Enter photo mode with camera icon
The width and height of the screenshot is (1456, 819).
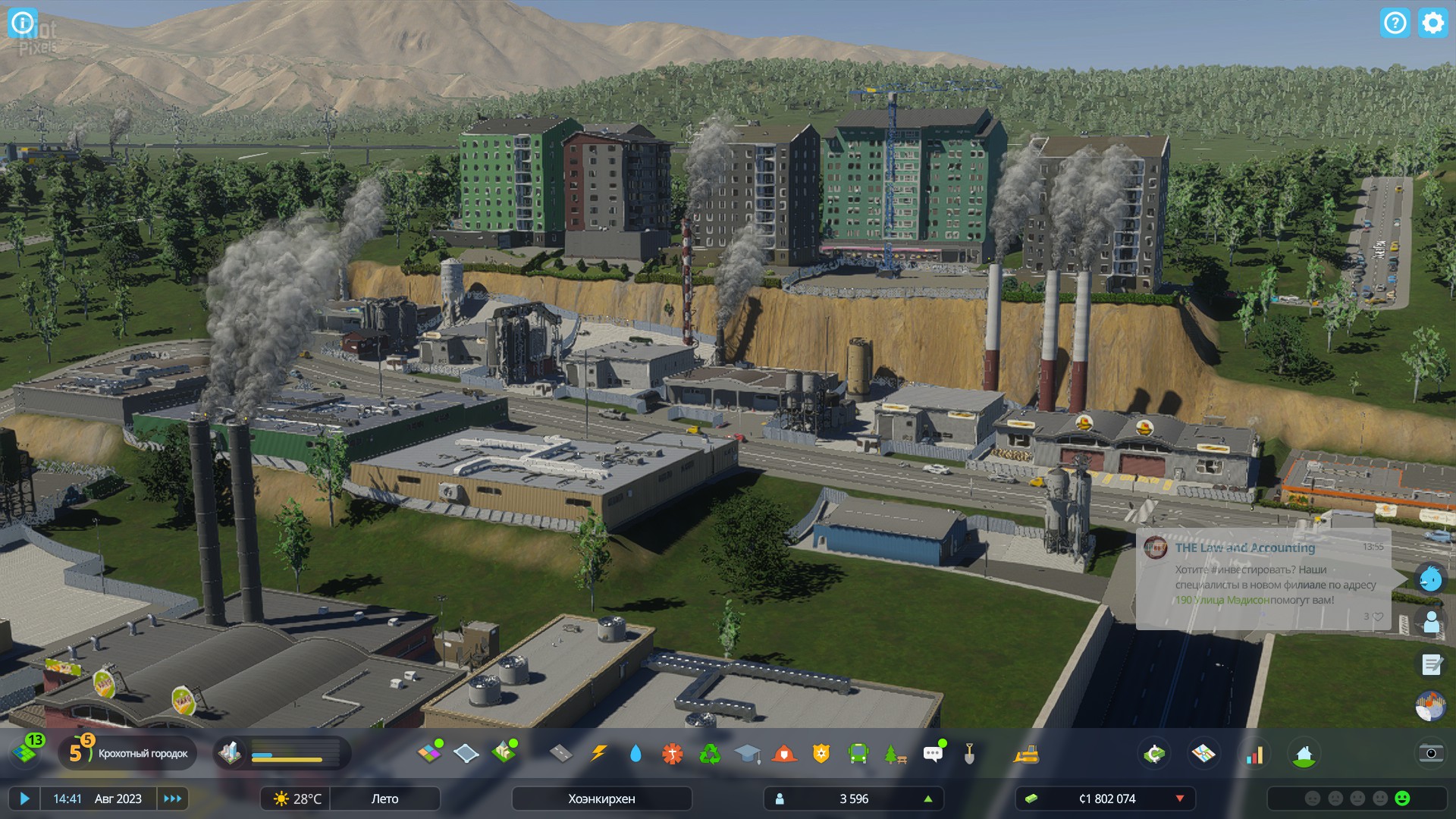coord(1431,753)
